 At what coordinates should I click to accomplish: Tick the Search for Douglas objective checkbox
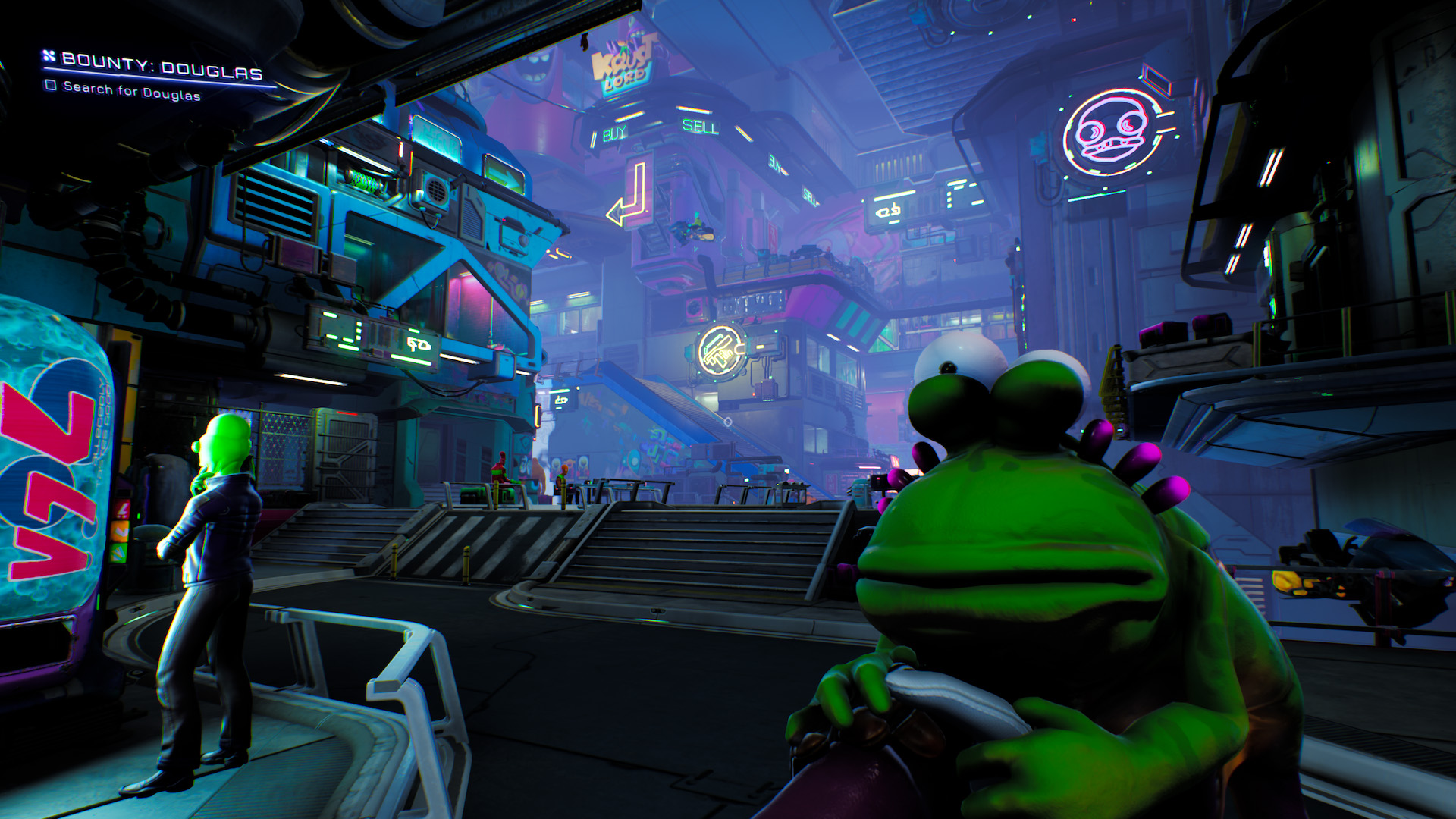click(x=51, y=85)
